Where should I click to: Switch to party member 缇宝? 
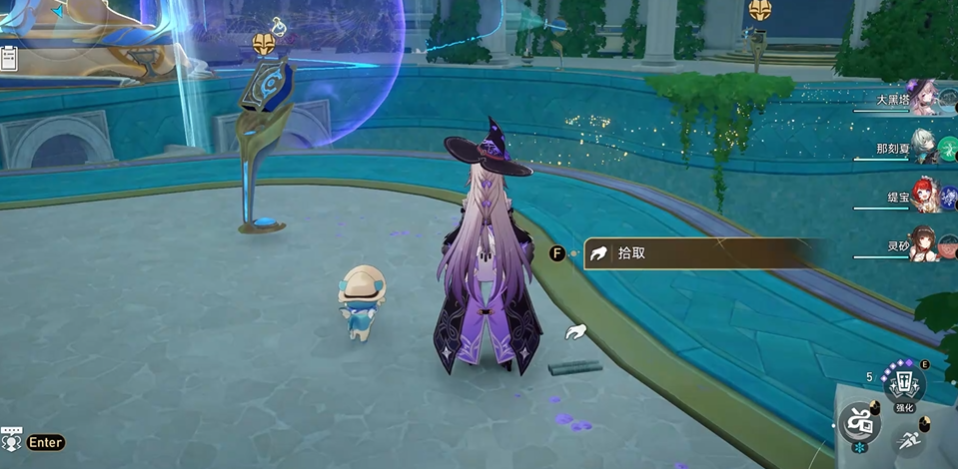[x=923, y=195]
